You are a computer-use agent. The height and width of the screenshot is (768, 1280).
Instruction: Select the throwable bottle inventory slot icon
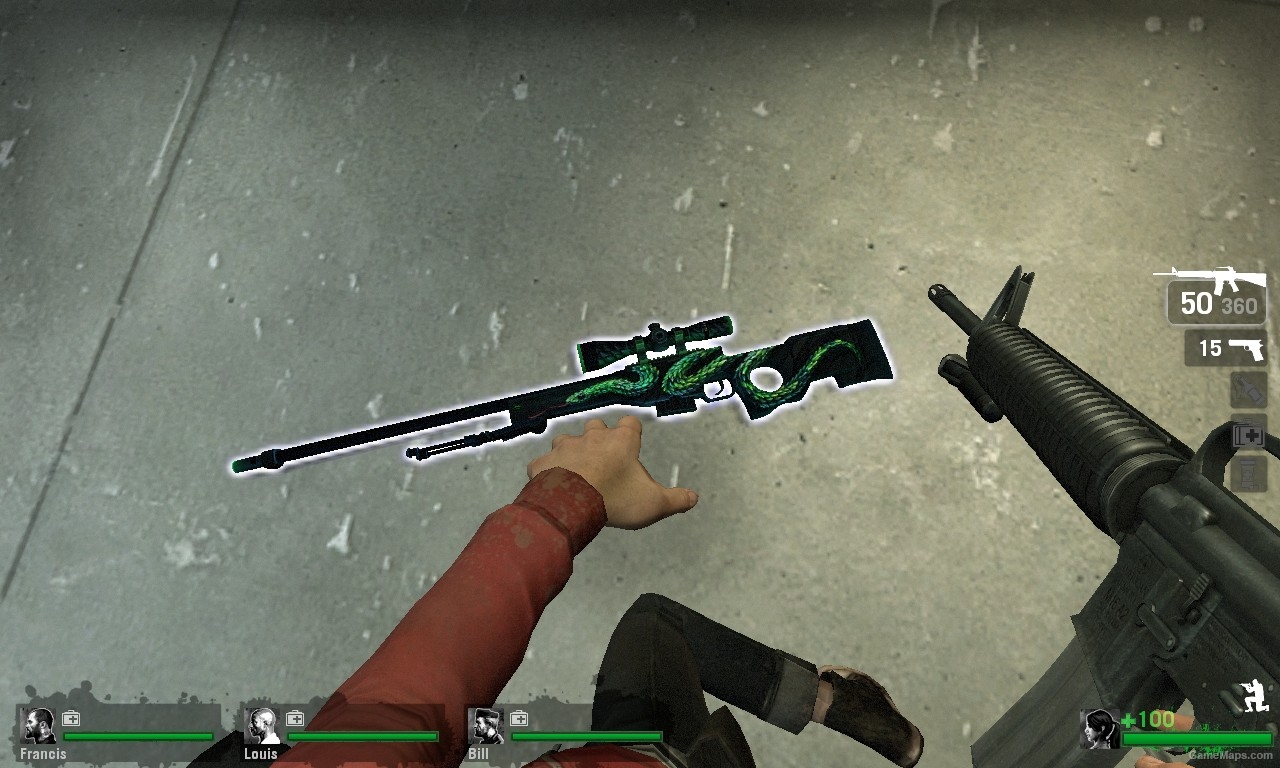click(1249, 390)
